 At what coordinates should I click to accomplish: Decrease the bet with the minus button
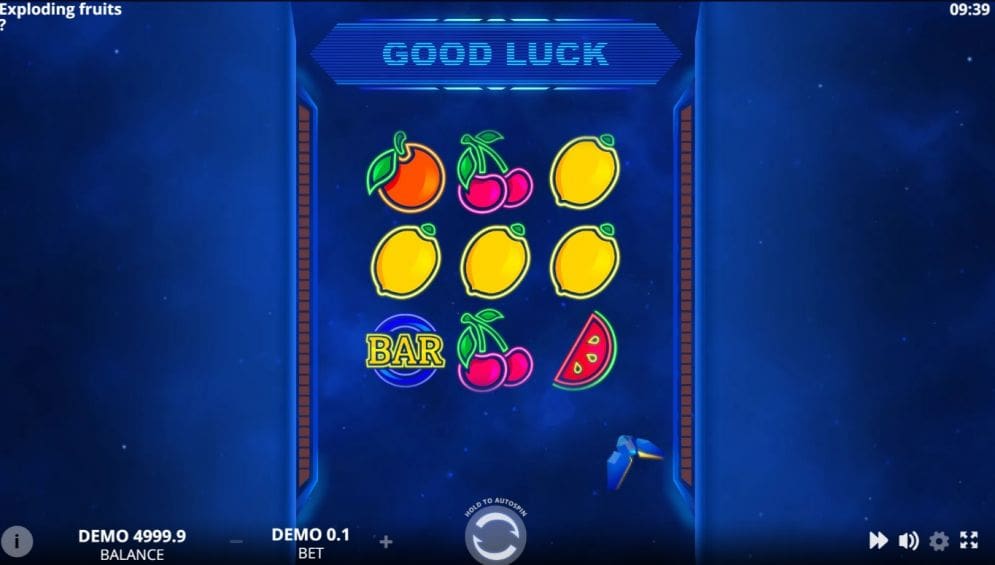click(x=236, y=541)
